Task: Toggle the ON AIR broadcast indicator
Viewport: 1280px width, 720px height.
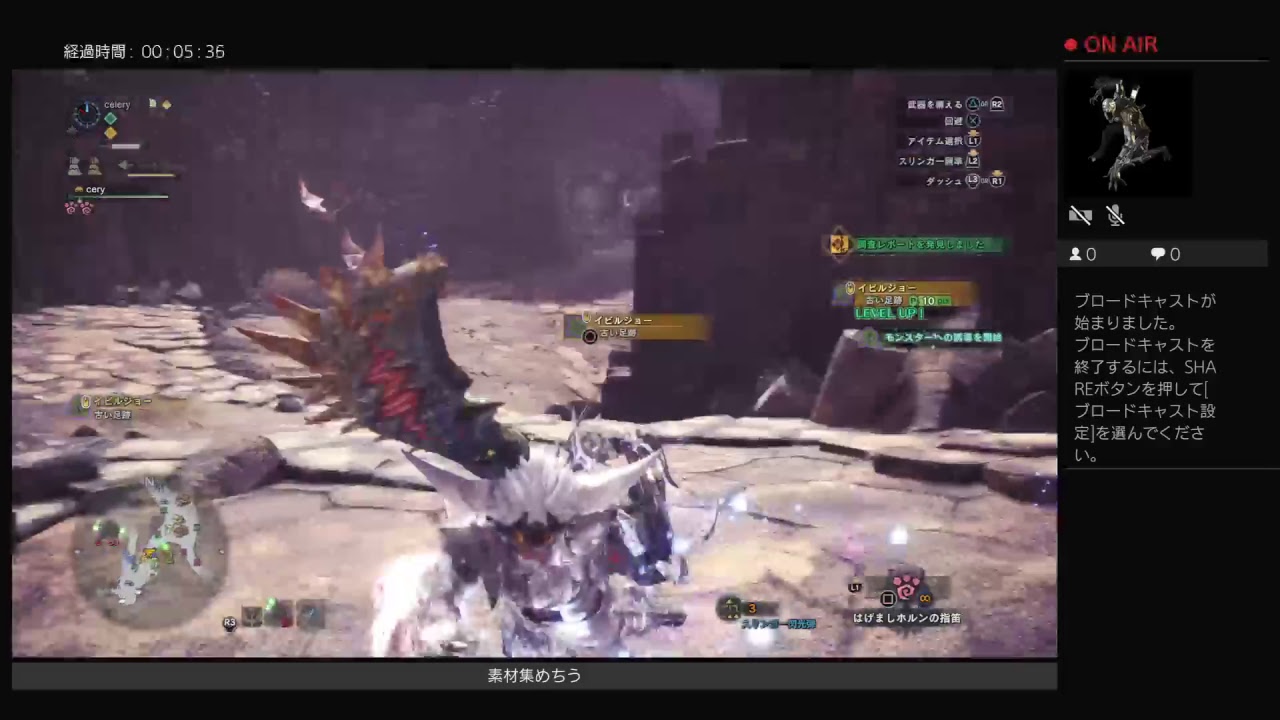Action: (1110, 44)
